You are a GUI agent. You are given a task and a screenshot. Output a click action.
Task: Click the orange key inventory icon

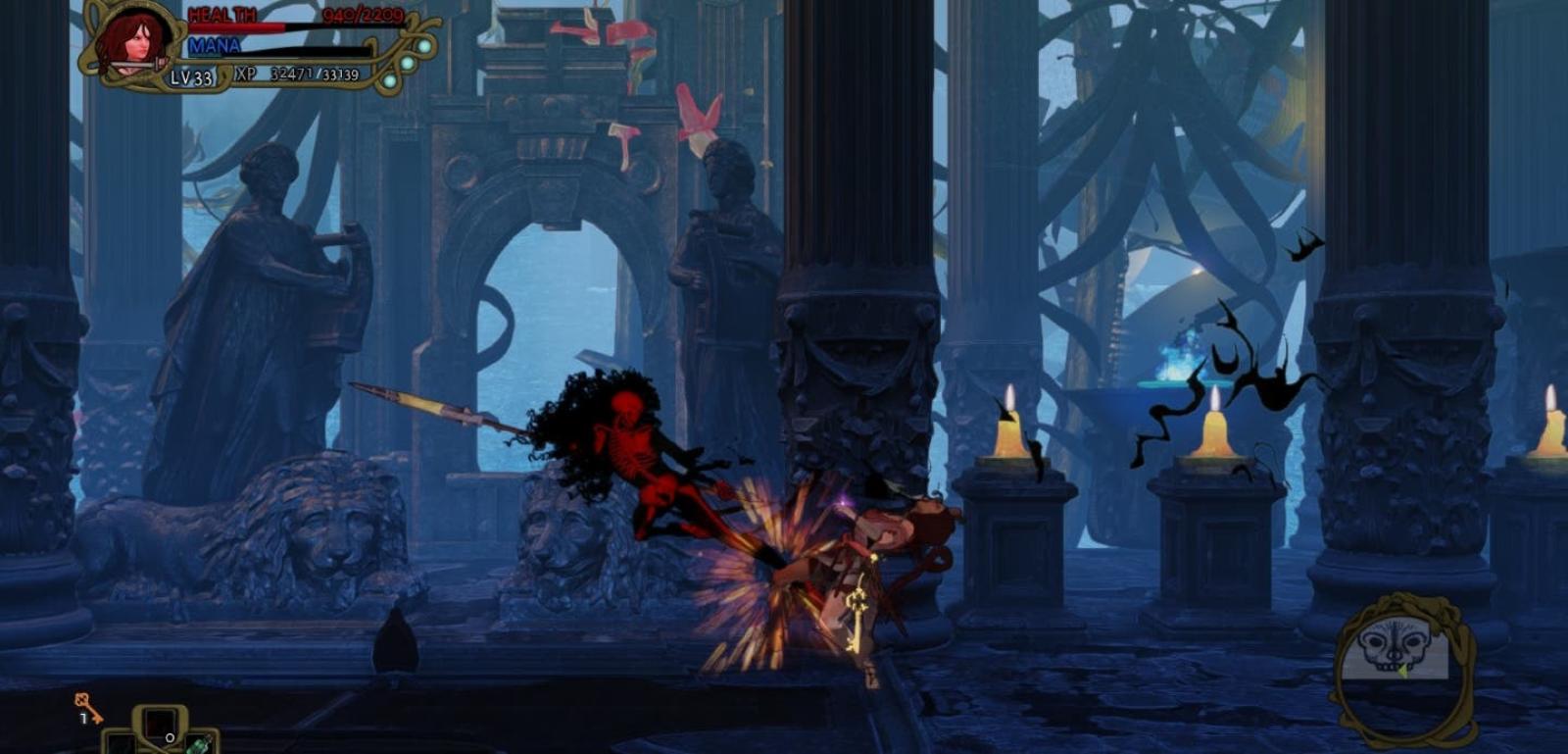88,706
